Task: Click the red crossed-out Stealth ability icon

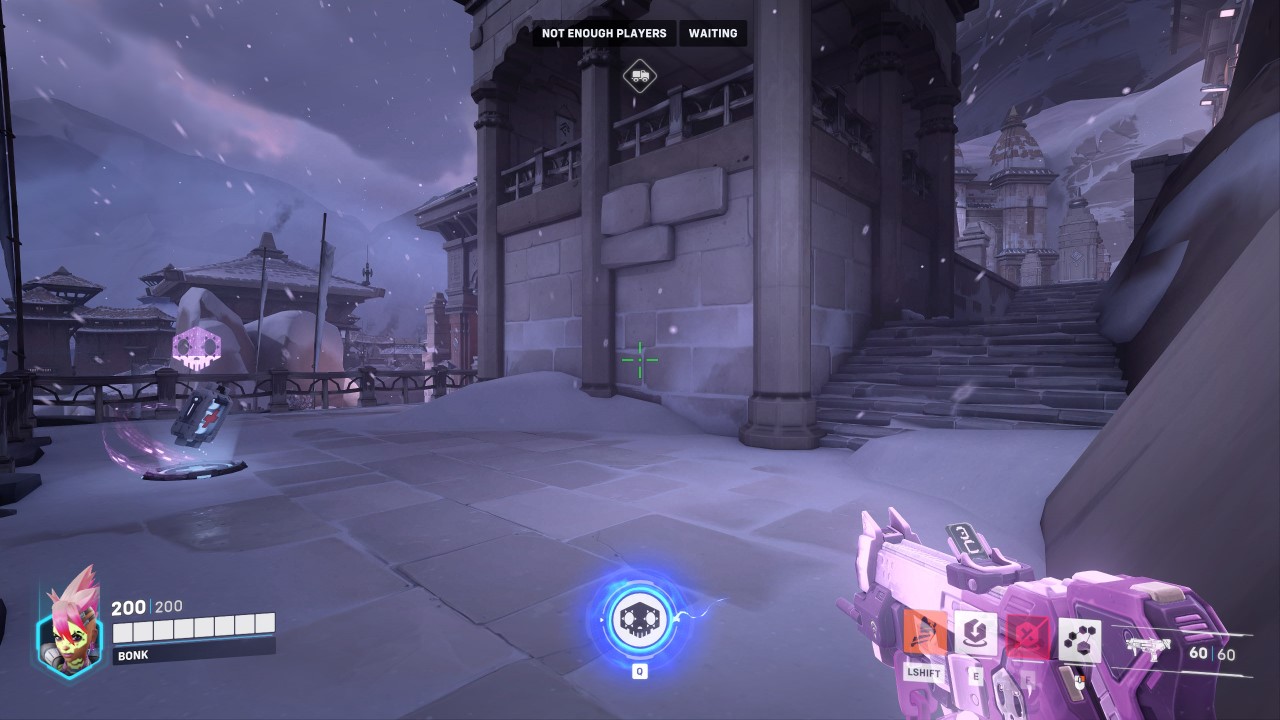Action: click(1028, 635)
